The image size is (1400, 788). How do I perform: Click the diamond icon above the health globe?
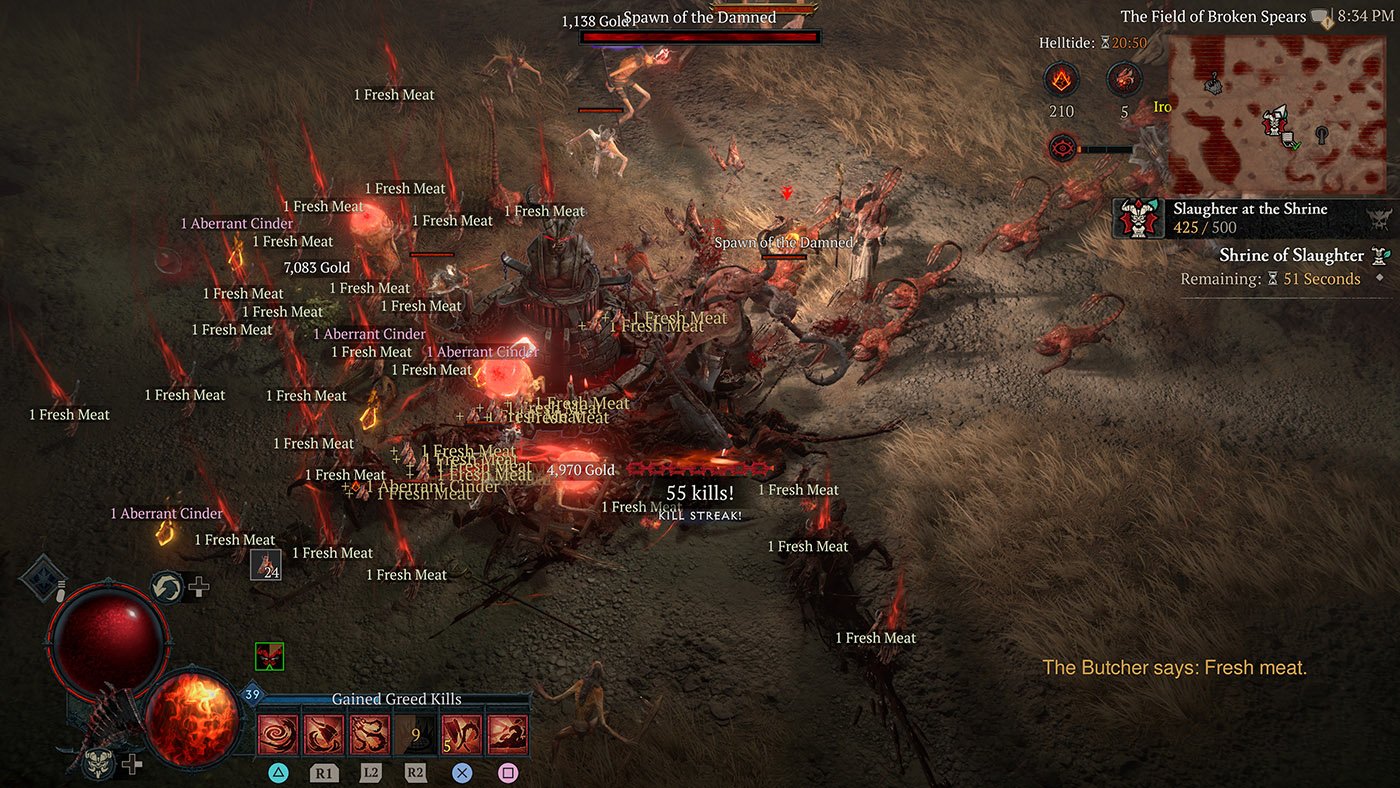[43, 578]
